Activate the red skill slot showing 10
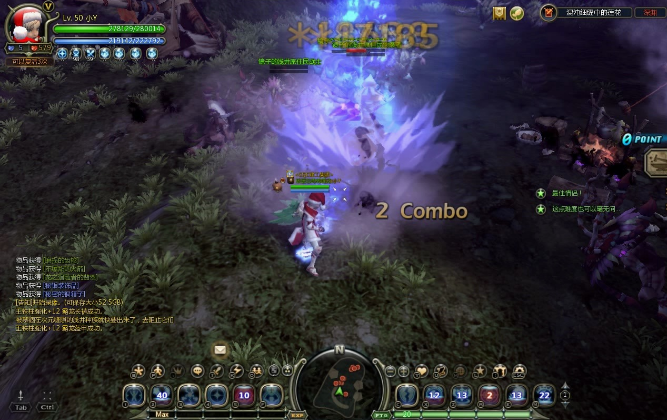 (243, 395)
